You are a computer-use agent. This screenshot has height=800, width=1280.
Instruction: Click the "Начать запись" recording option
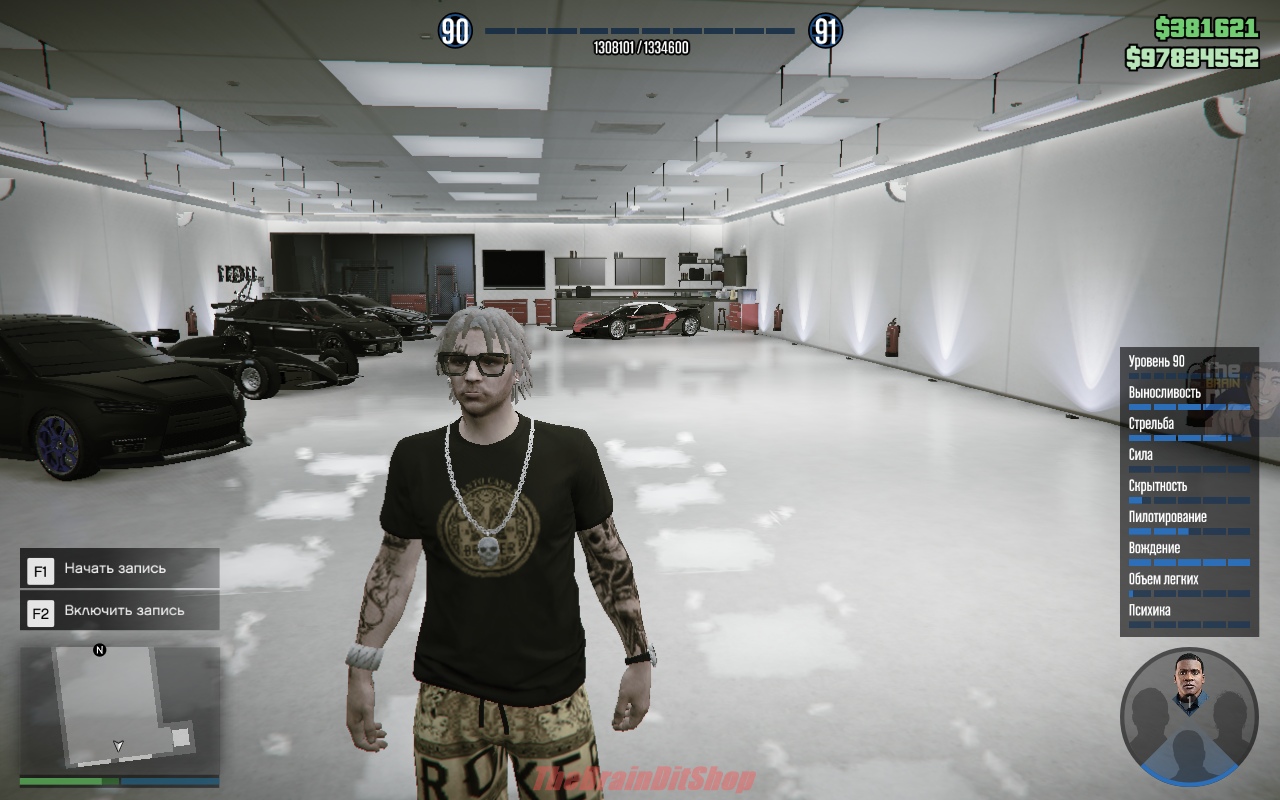point(120,569)
